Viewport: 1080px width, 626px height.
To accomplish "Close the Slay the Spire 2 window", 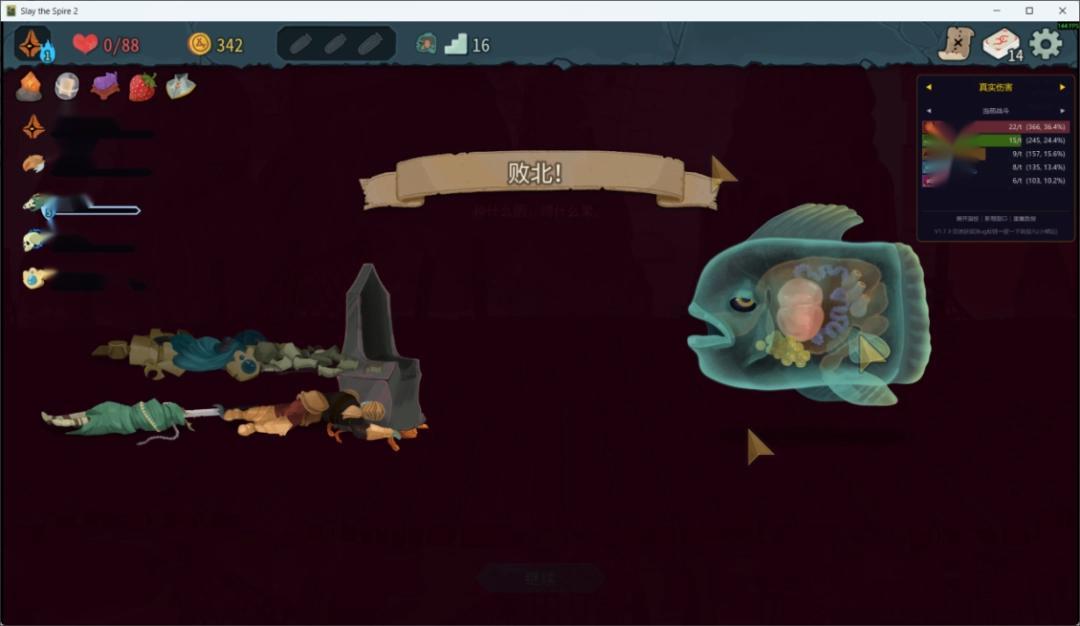I will pyautogui.click(x=1062, y=10).
